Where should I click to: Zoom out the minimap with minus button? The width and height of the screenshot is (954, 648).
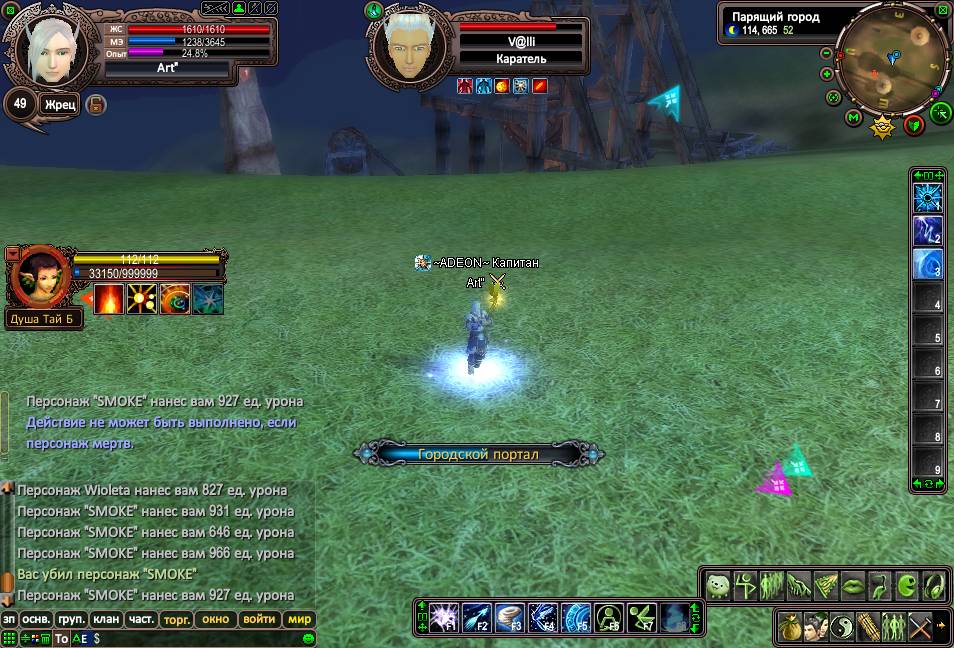click(827, 53)
